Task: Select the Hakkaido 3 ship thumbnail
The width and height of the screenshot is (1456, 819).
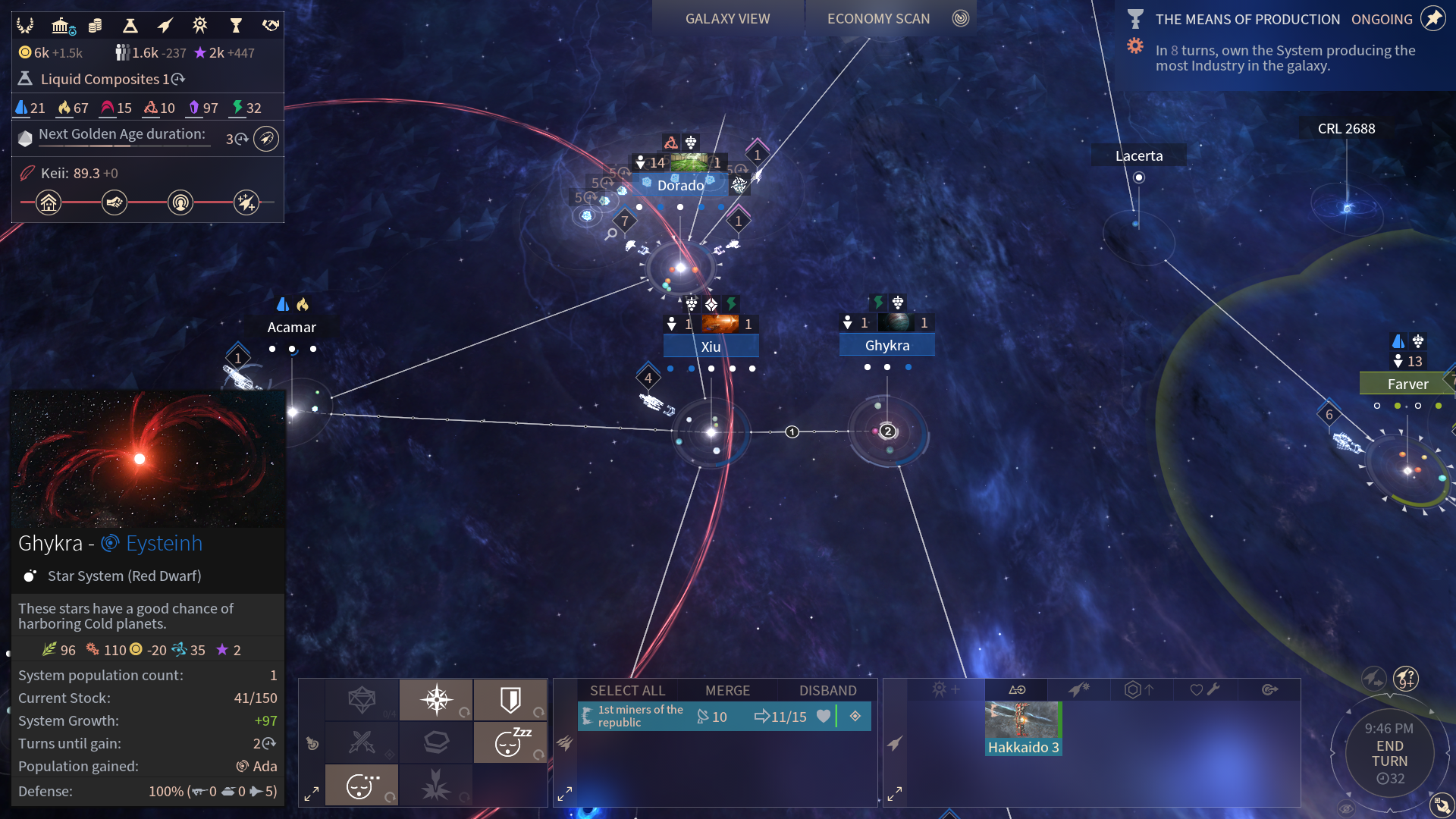Action: tap(1023, 728)
